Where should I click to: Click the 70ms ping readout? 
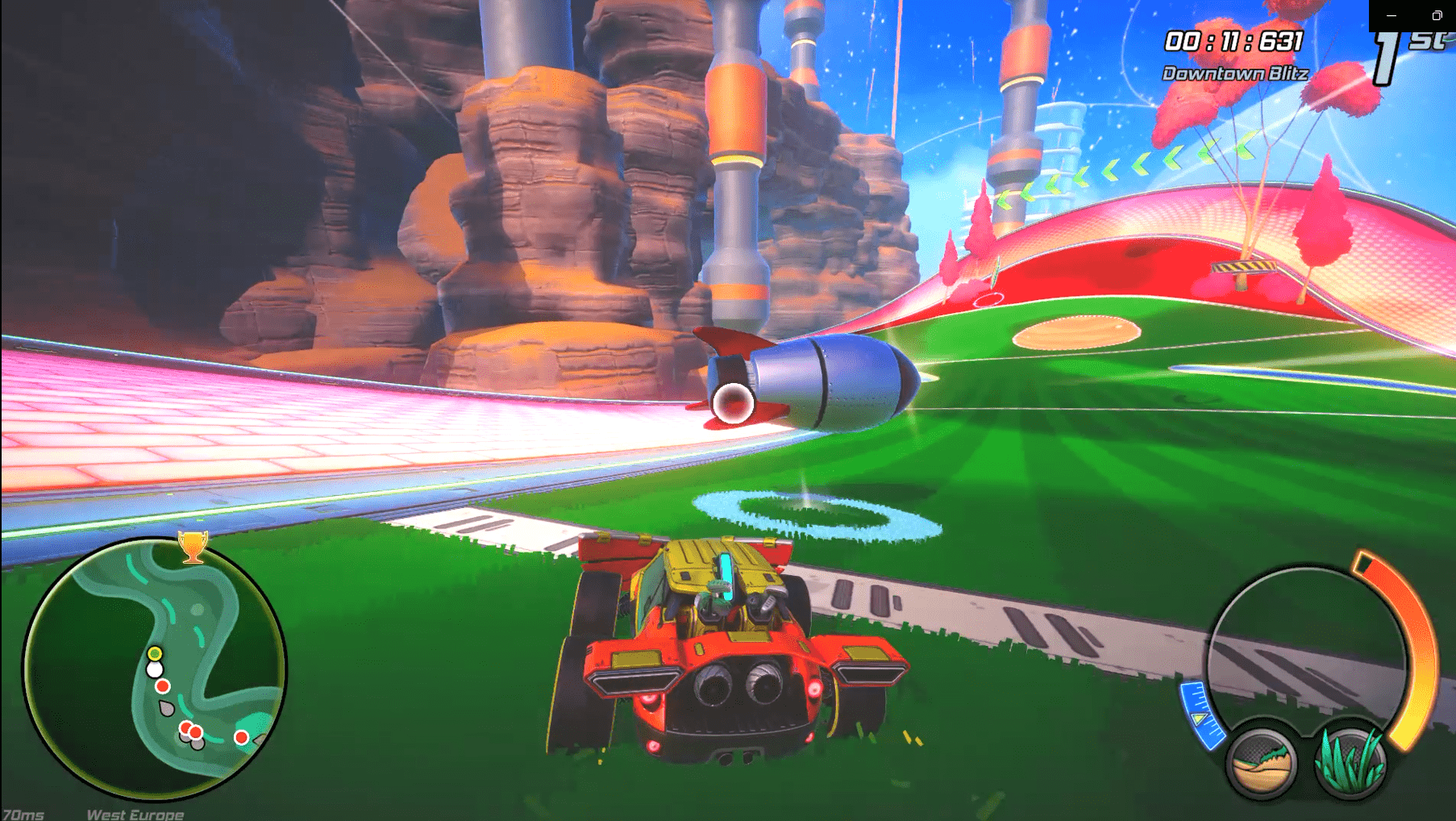coord(24,813)
